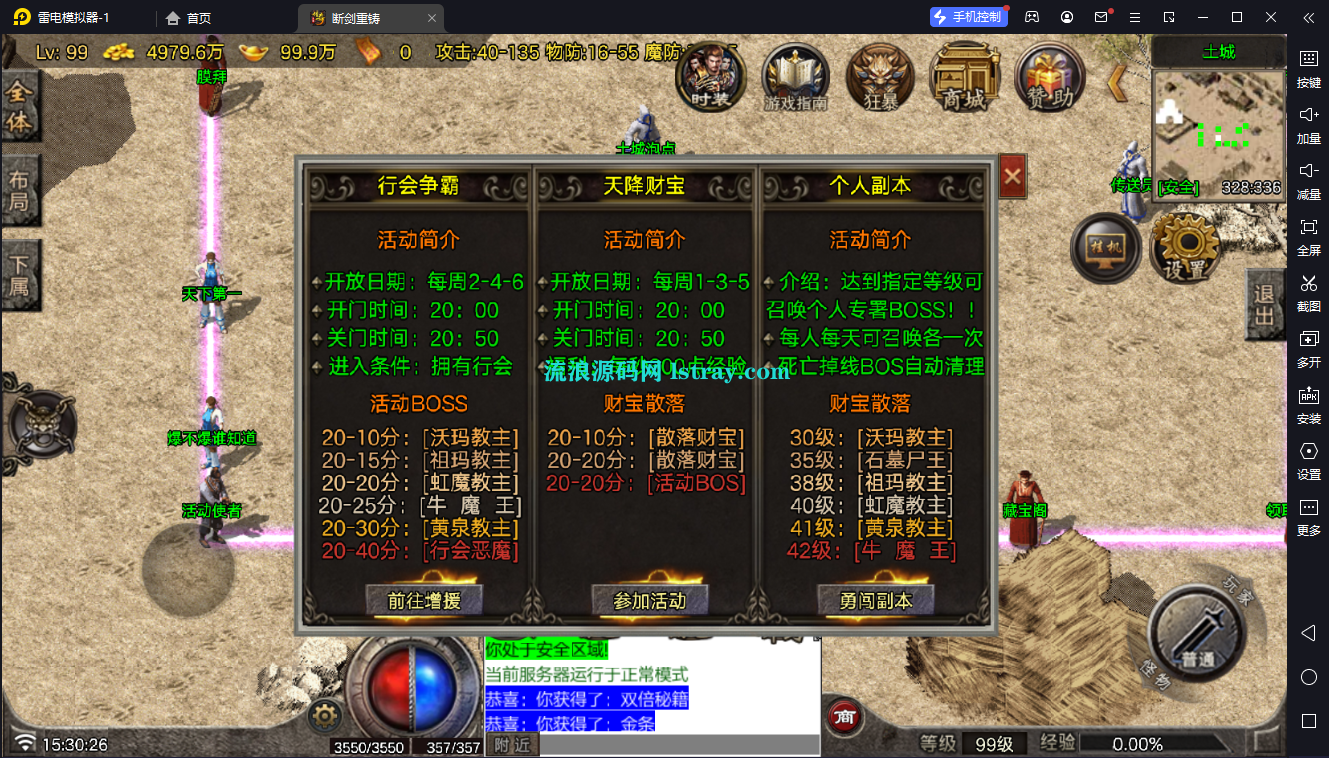Click the 勇闯副本 dungeon button
1329x758 pixels.
pos(875,601)
